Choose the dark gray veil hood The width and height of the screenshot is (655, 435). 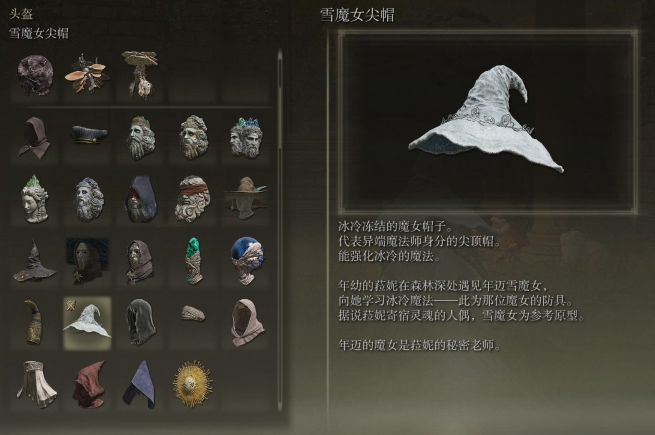[x=139, y=322]
